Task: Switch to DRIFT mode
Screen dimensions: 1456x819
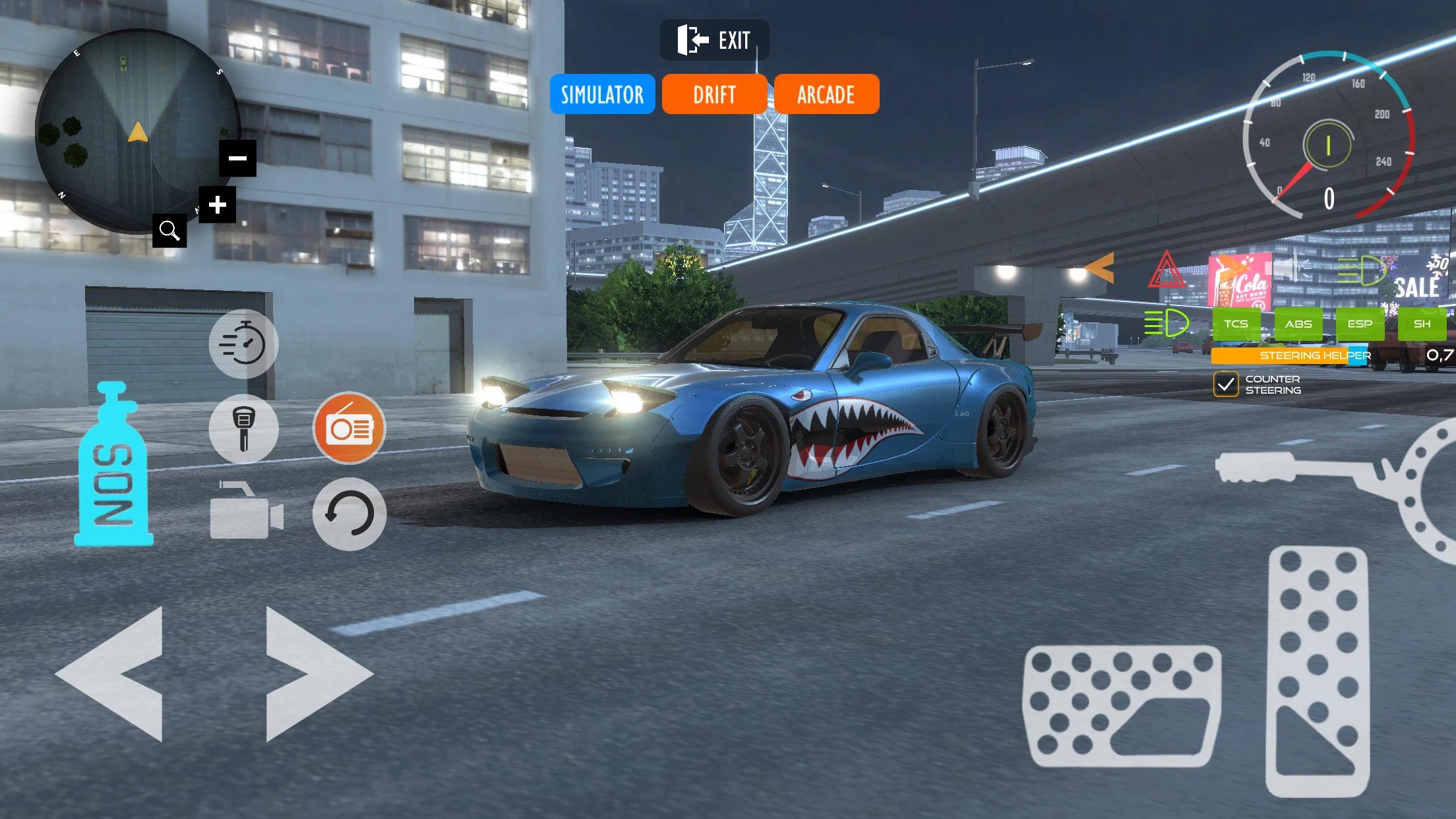Action: coord(714,94)
